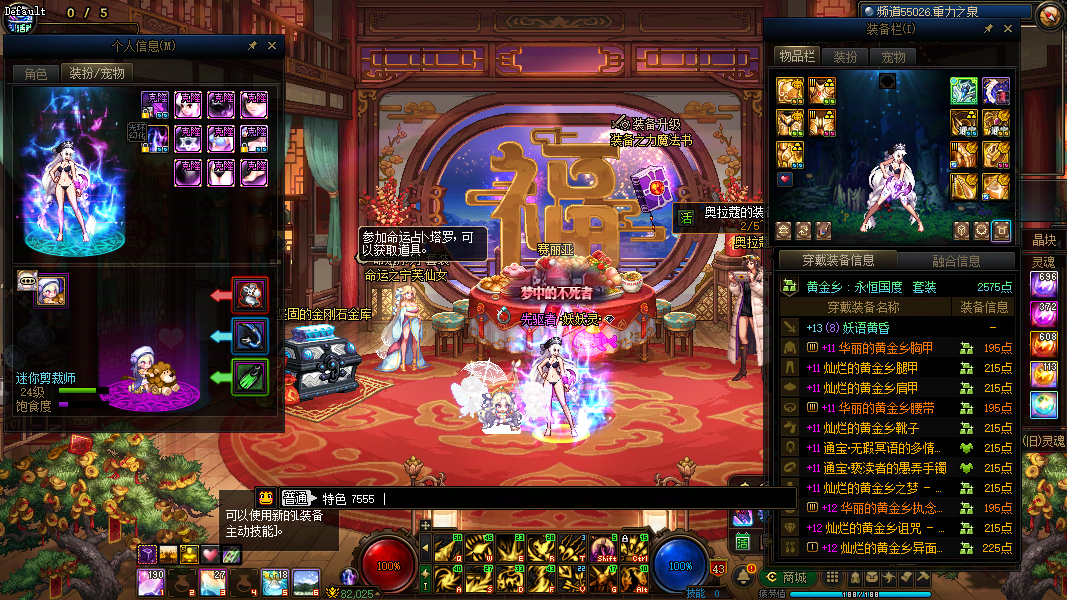Close the 个人信息 window
Screen dimensions: 1067x600
coord(272,46)
